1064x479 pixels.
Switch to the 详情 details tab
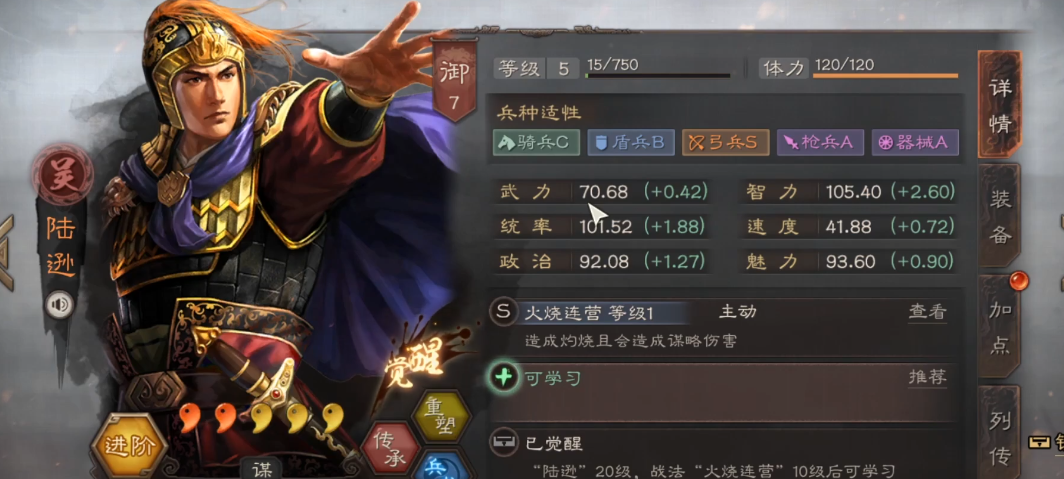pos(1000,104)
